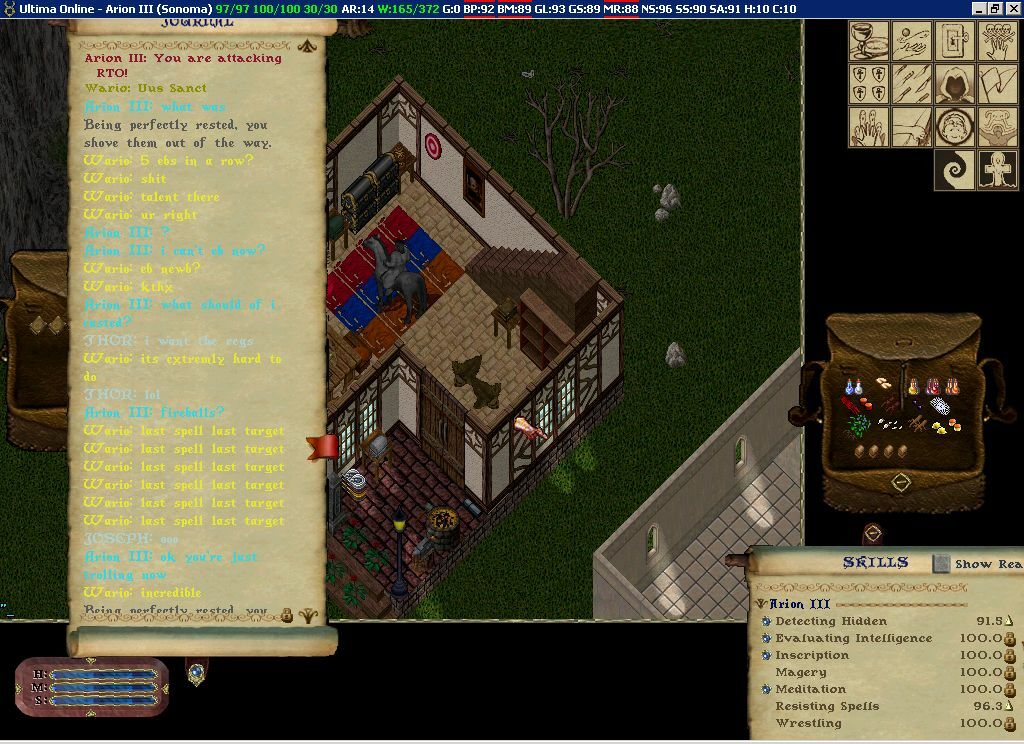Toggle the Magery skill lock

tap(1010, 672)
